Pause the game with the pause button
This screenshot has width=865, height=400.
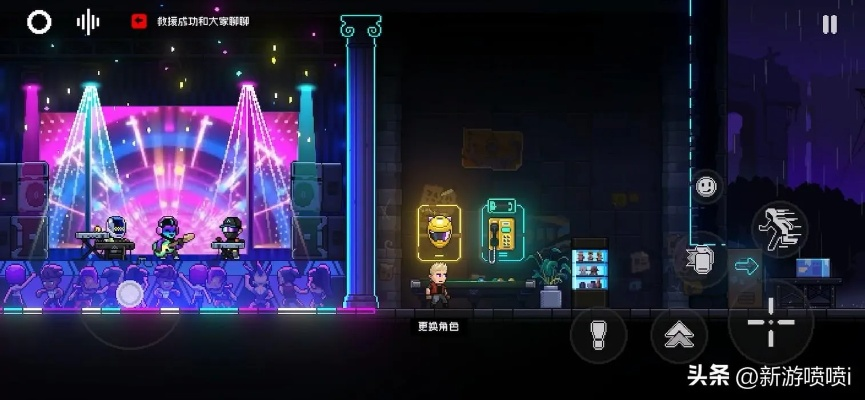pyautogui.click(x=829, y=25)
